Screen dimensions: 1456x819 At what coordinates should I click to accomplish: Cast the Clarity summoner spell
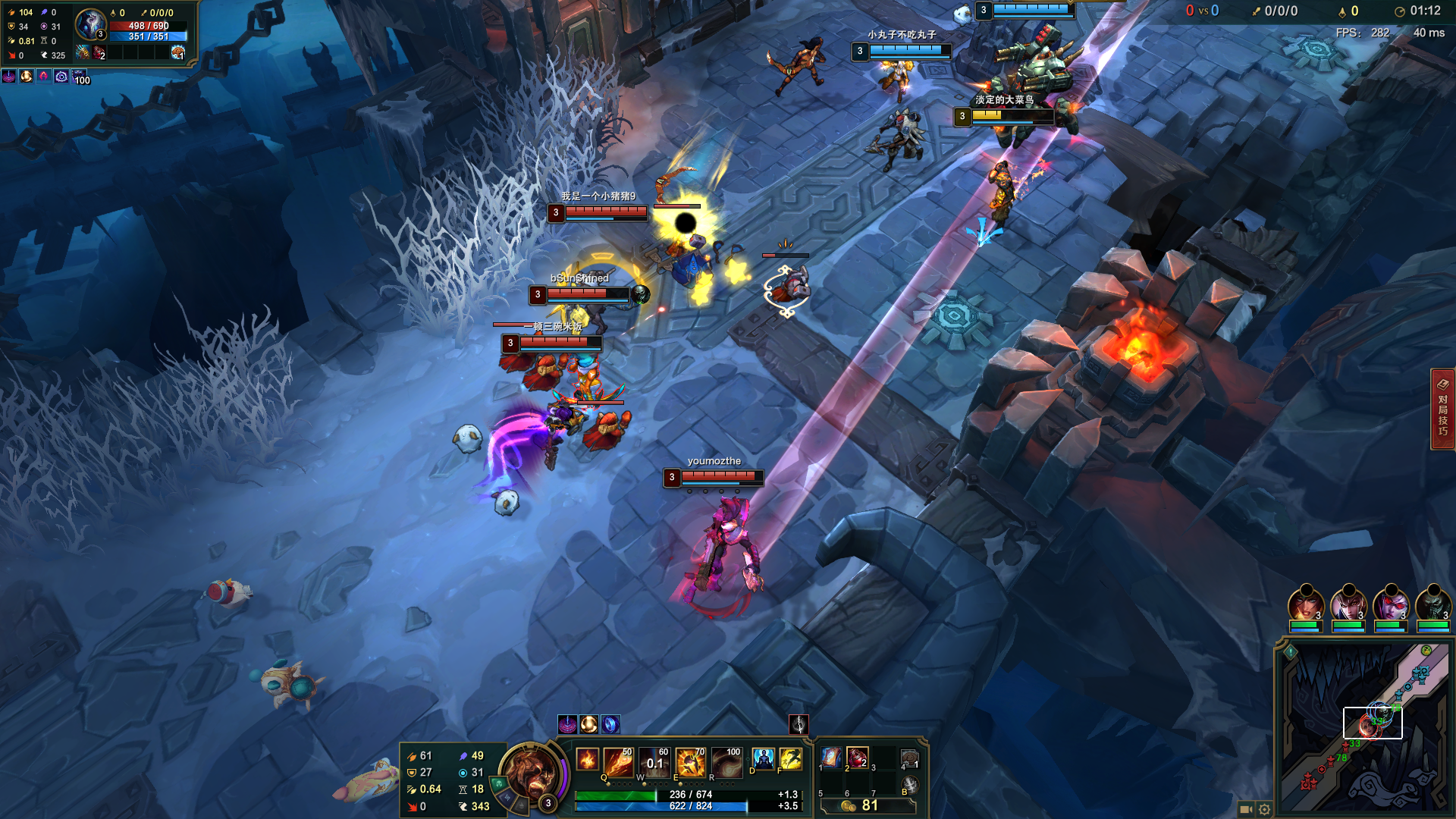(x=763, y=758)
